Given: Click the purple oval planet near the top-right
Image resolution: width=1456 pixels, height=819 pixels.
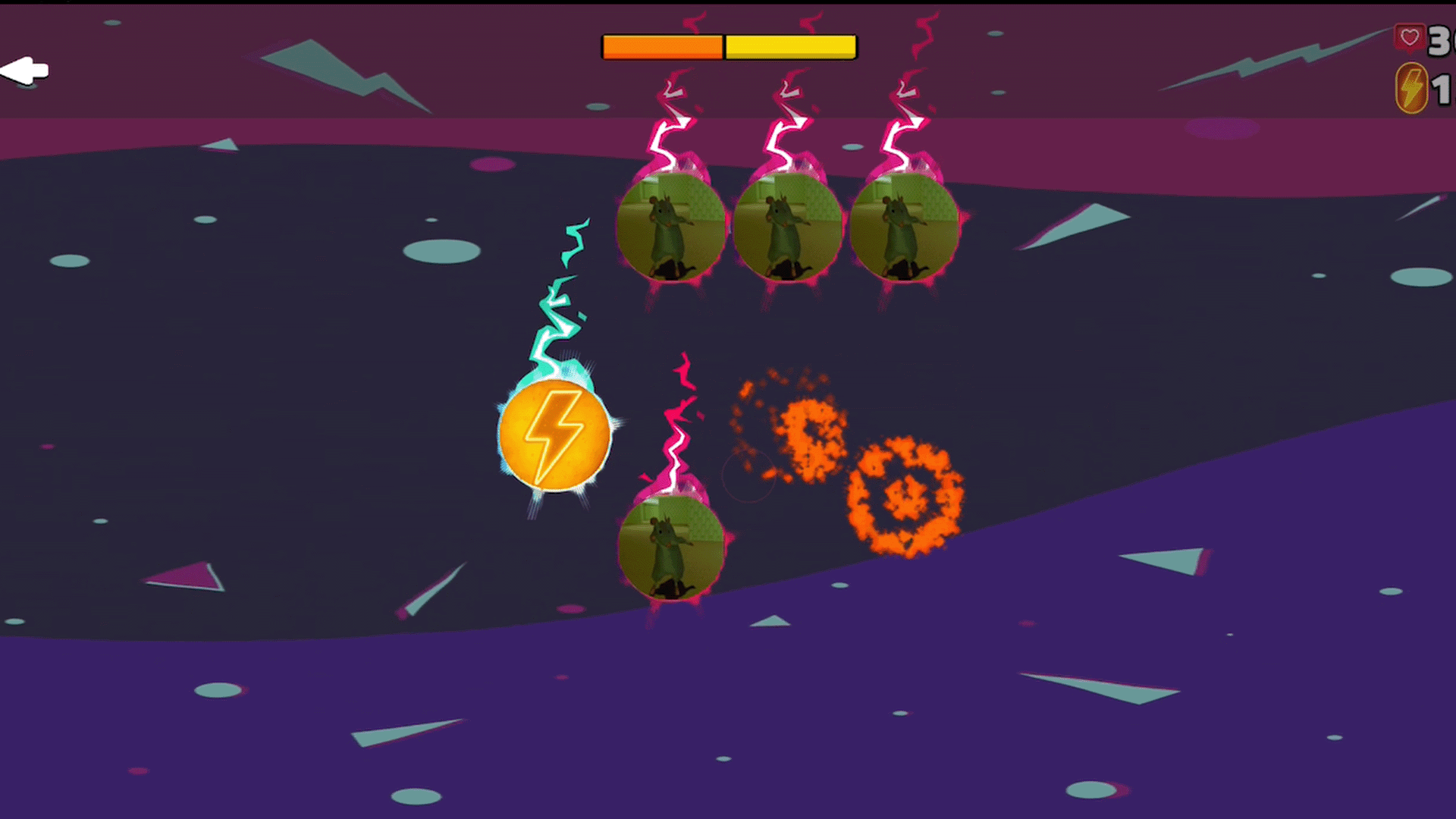Looking at the screenshot, I should pos(1221,129).
